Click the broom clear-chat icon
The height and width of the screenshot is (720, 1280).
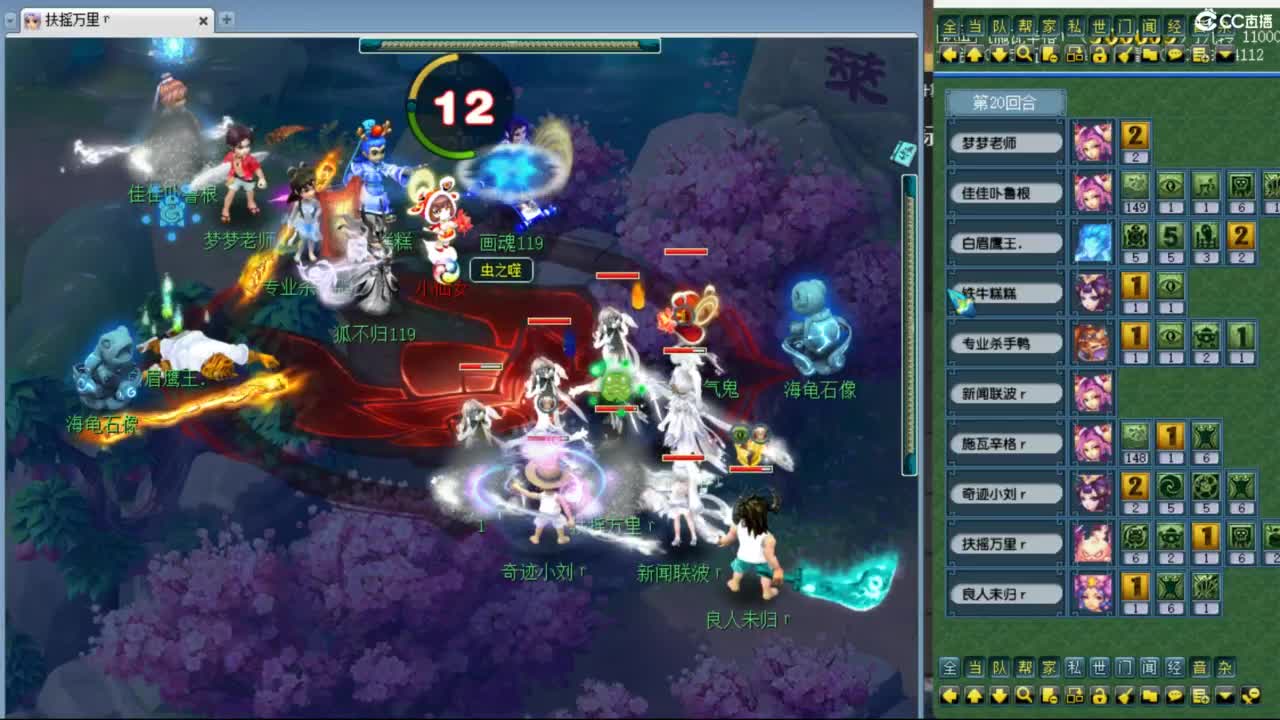[x=1124, y=694]
